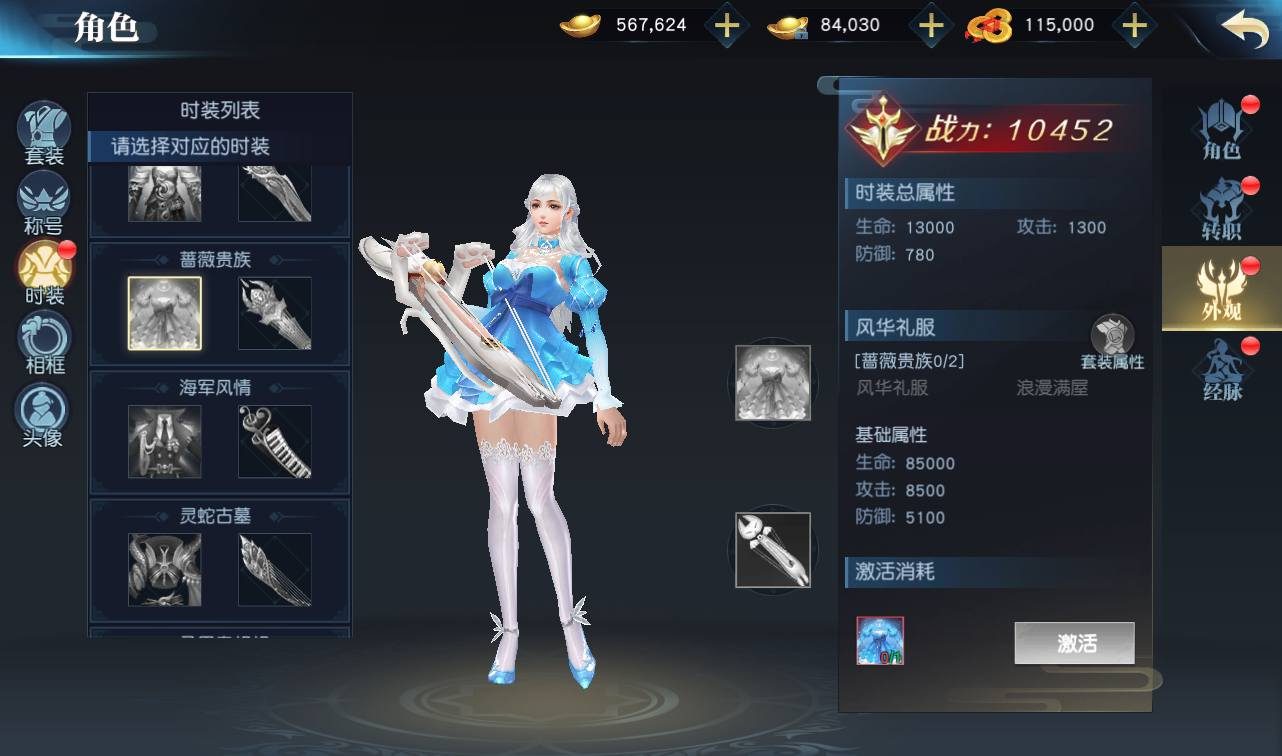Choose the 灵蛇古墓 weapon skin thumbnail
1282x756 pixels.
pos(275,569)
